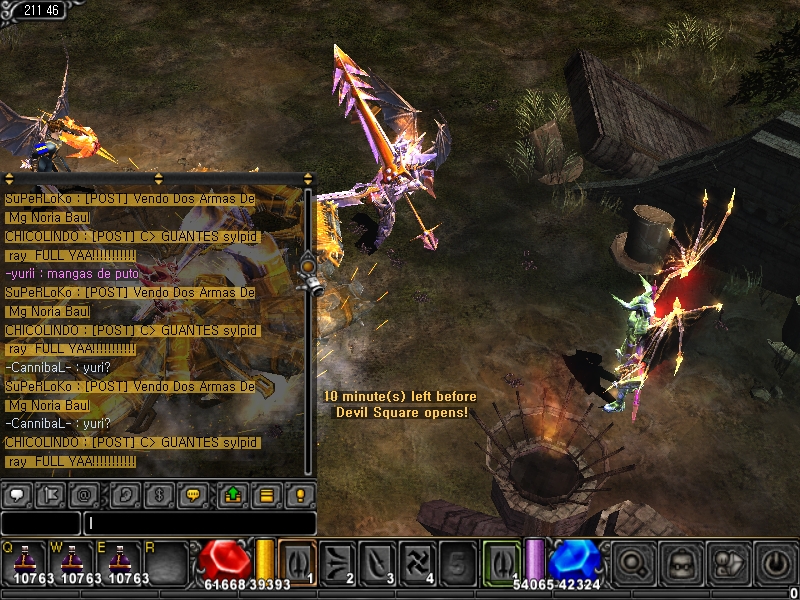Open the inventory bag button
Viewport: 800px width, 600px height.
[x=682, y=562]
